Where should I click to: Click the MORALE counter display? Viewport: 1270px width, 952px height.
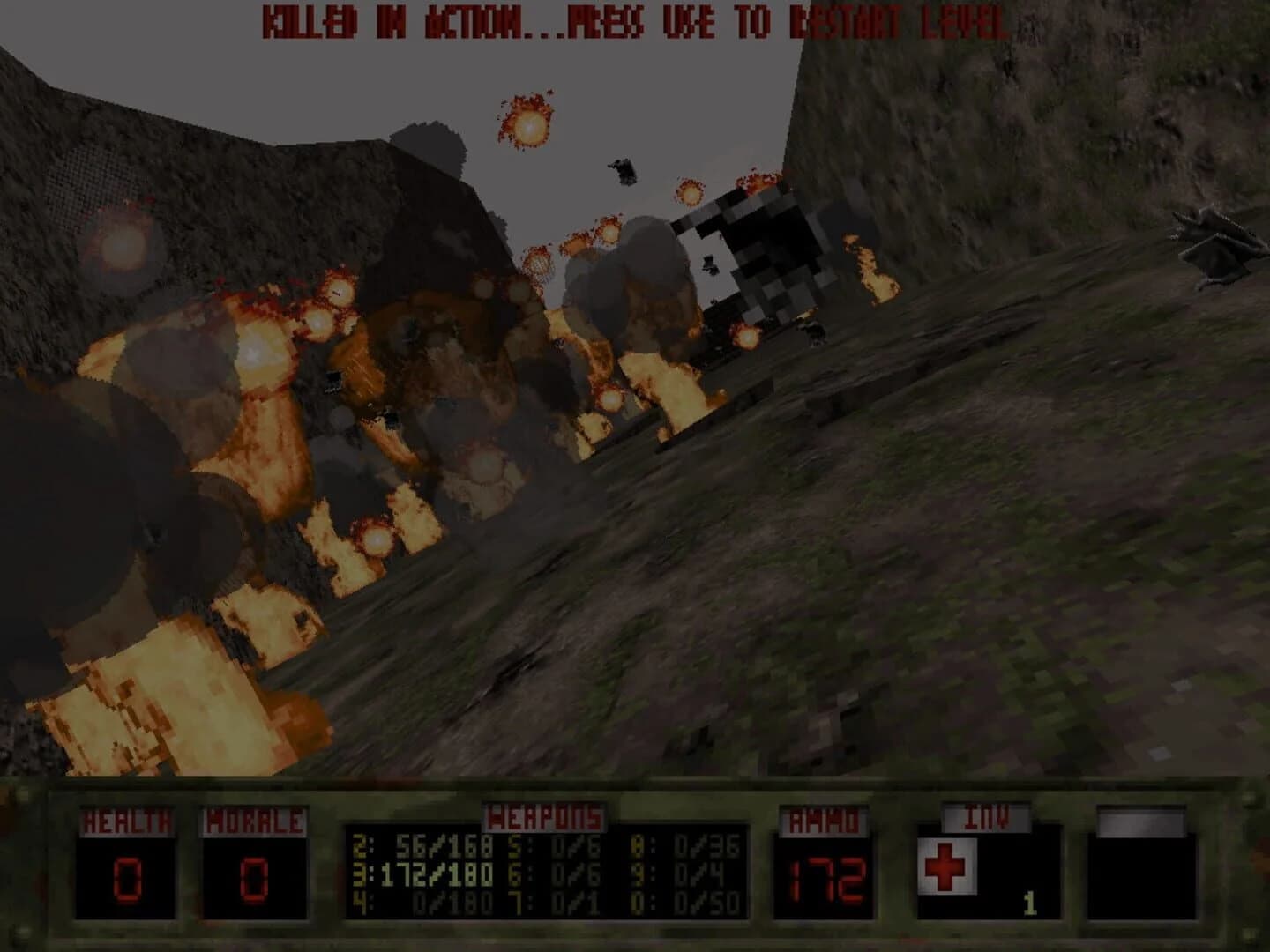point(252,877)
